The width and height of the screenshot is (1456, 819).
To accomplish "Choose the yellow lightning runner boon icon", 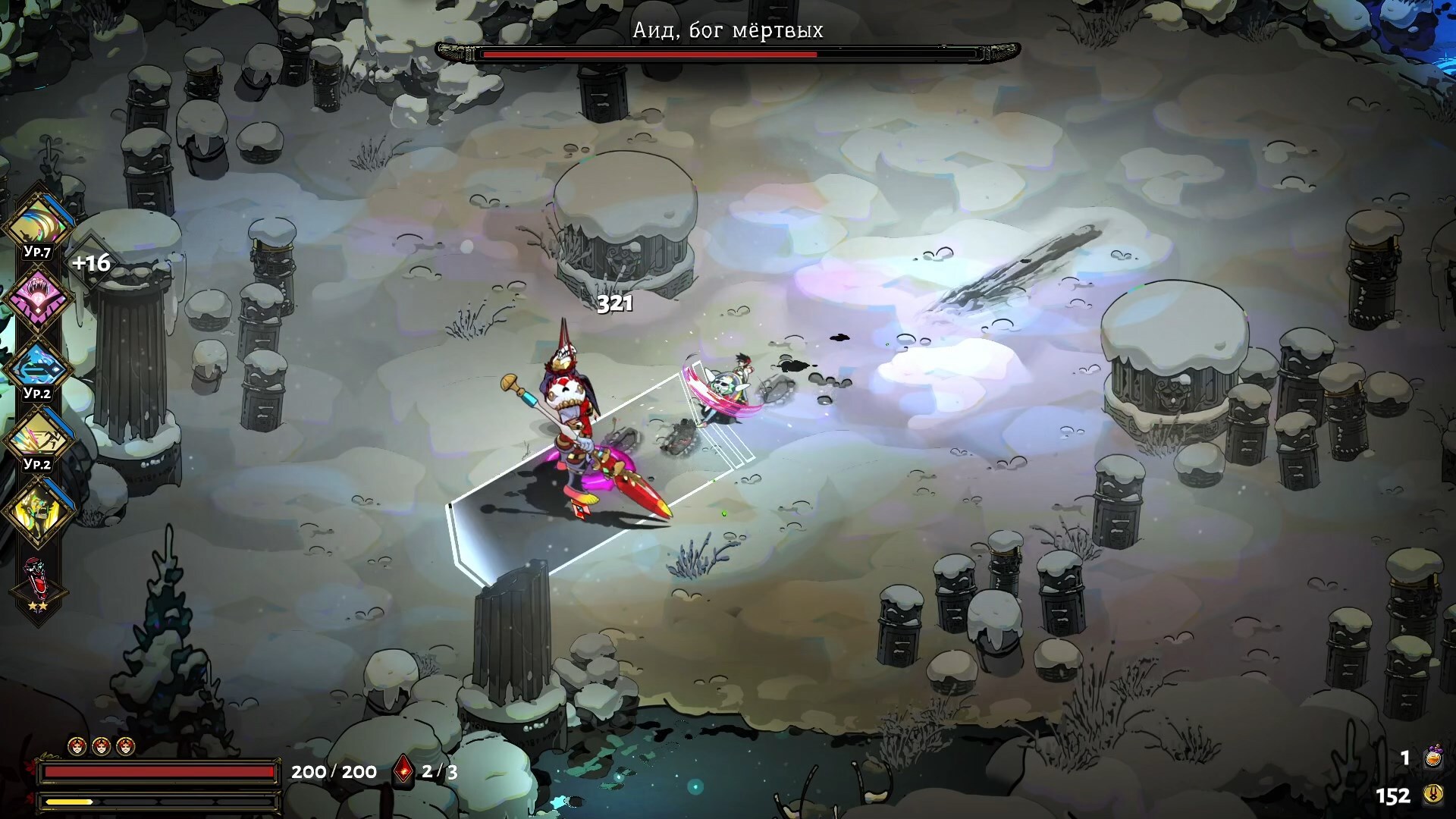I will (37, 437).
